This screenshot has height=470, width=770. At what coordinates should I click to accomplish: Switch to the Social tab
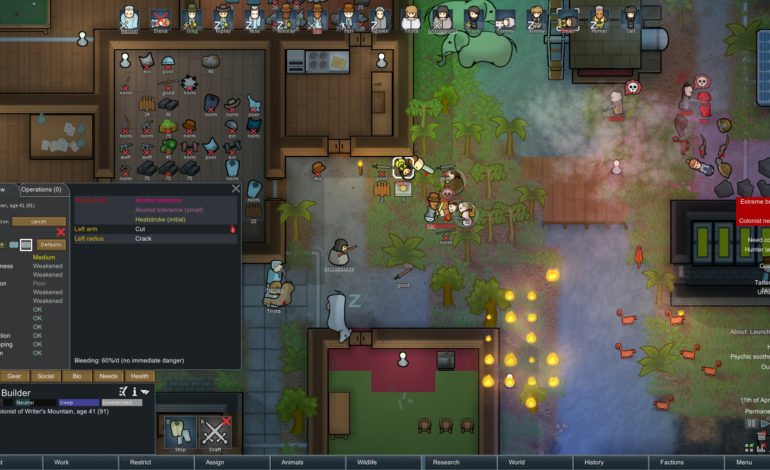(x=45, y=376)
